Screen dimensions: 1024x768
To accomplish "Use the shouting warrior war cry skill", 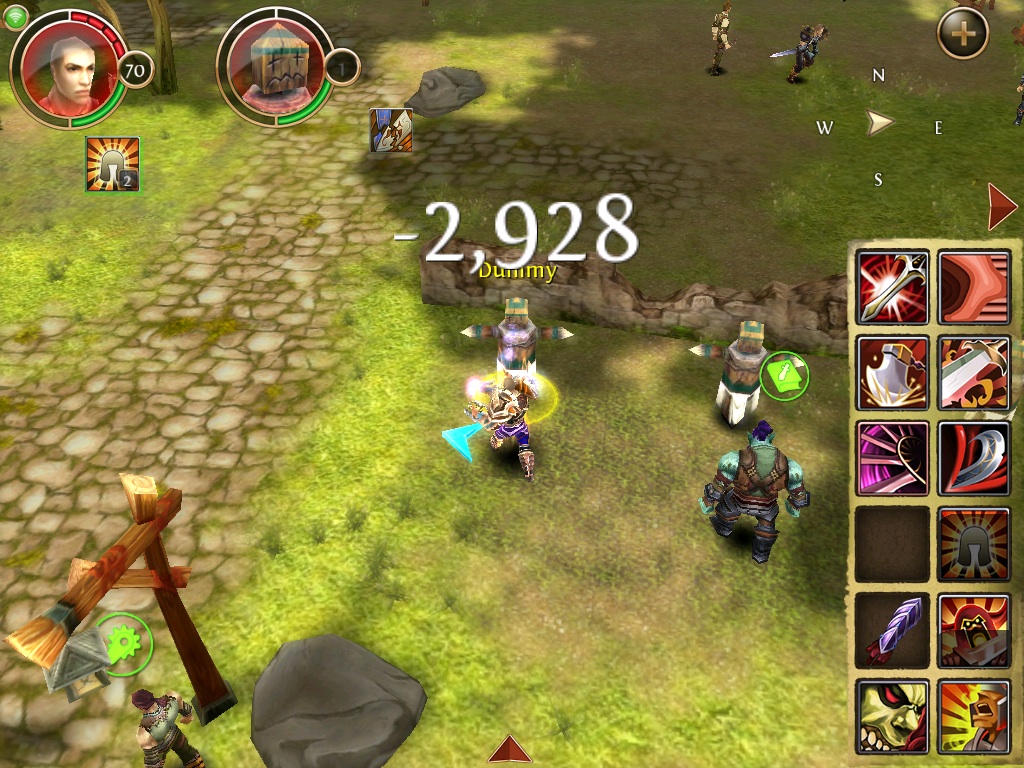I will click(974, 716).
